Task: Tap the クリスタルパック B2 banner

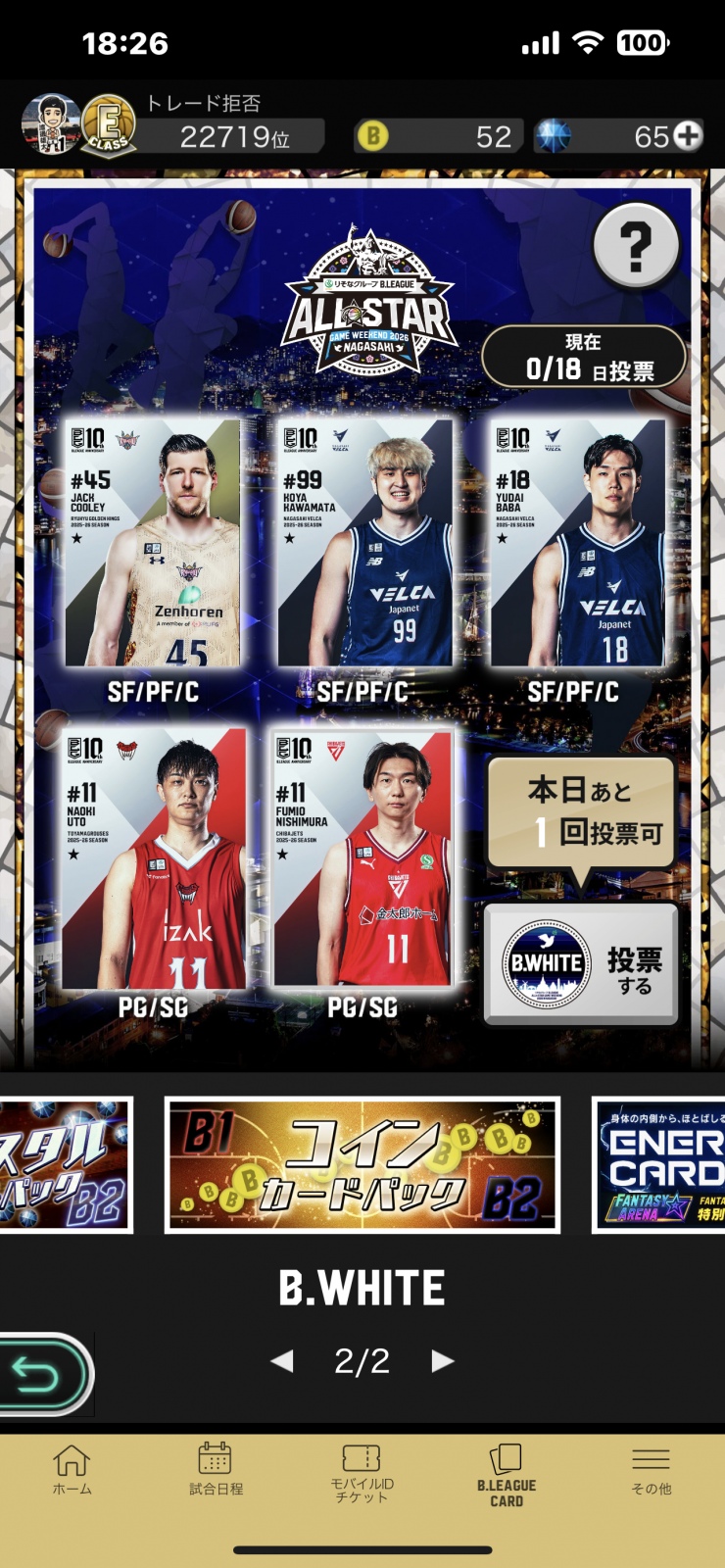Action: (x=65, y=1164)
